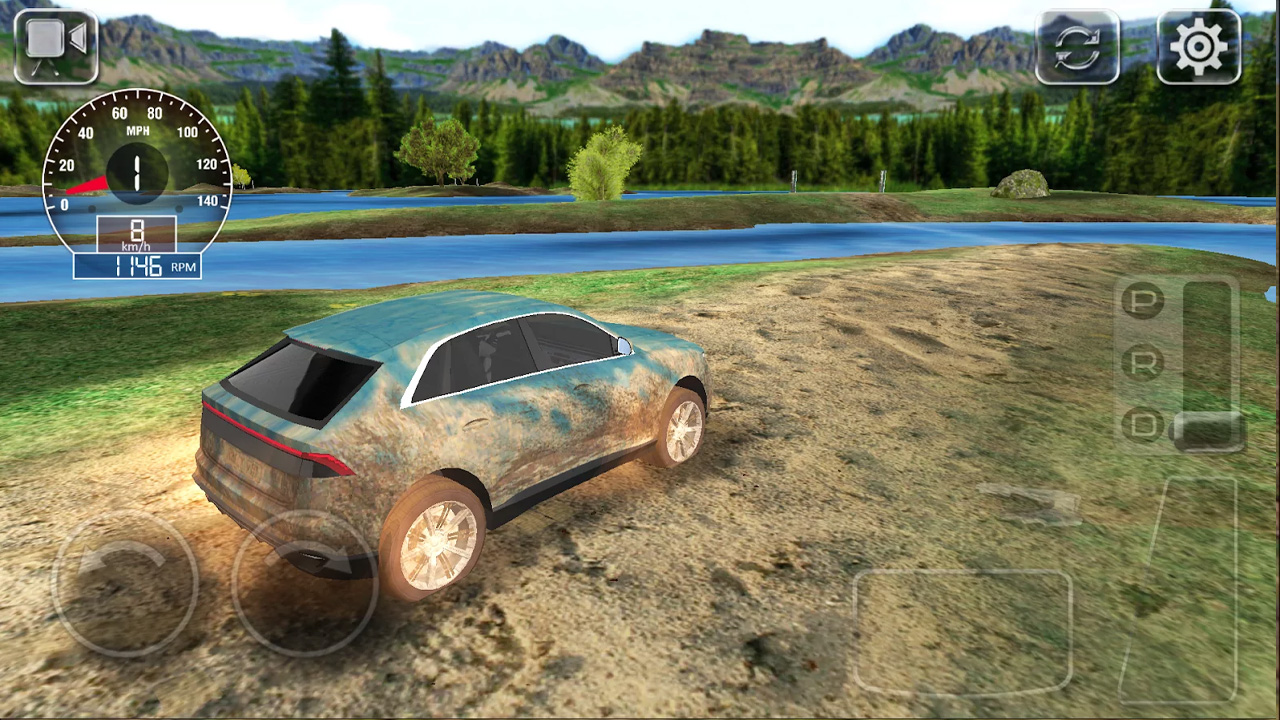This screenshot has height=720, width=1280.
Task: Tap the wide brake pedal
Action: pos(962,632)
